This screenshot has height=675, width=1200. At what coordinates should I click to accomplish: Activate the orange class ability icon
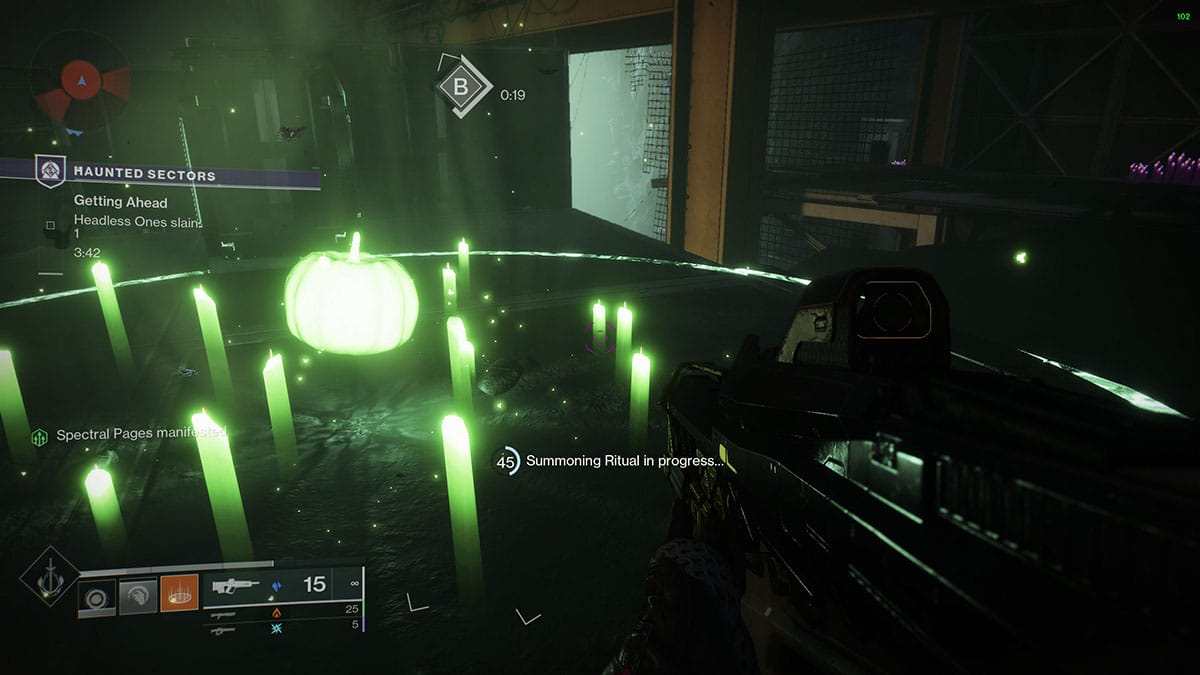tap(178, 598)
